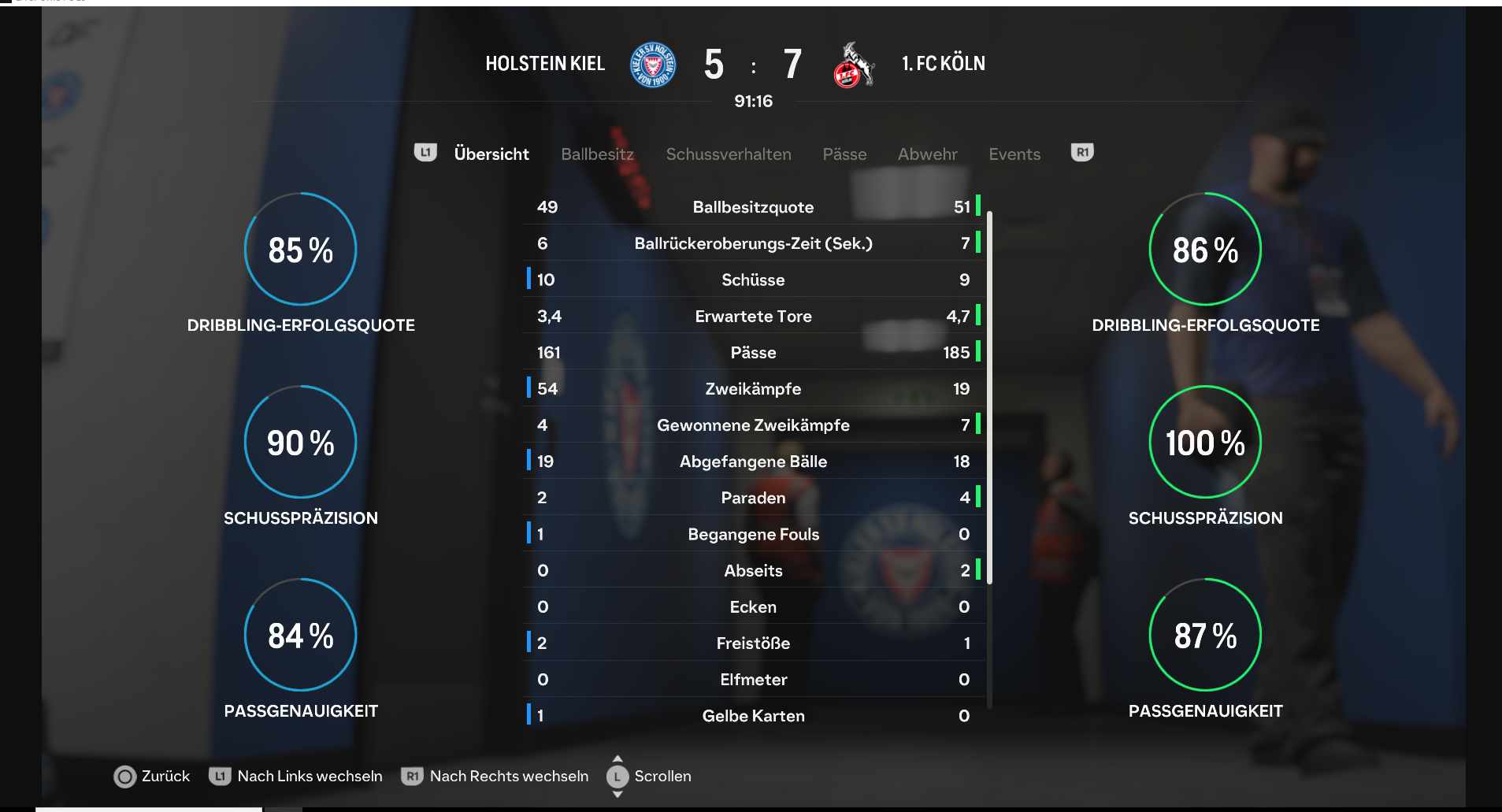The image size is (1502, 812).
Task: Show the Abwehr statistics tab
Action: tap(927, 154)
